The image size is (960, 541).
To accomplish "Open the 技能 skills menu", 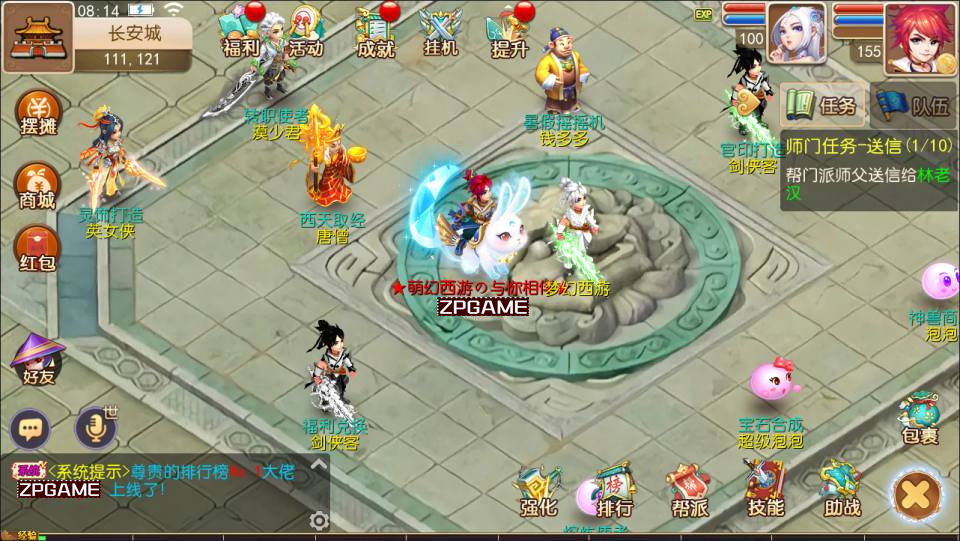I will [x=765, y=490].
